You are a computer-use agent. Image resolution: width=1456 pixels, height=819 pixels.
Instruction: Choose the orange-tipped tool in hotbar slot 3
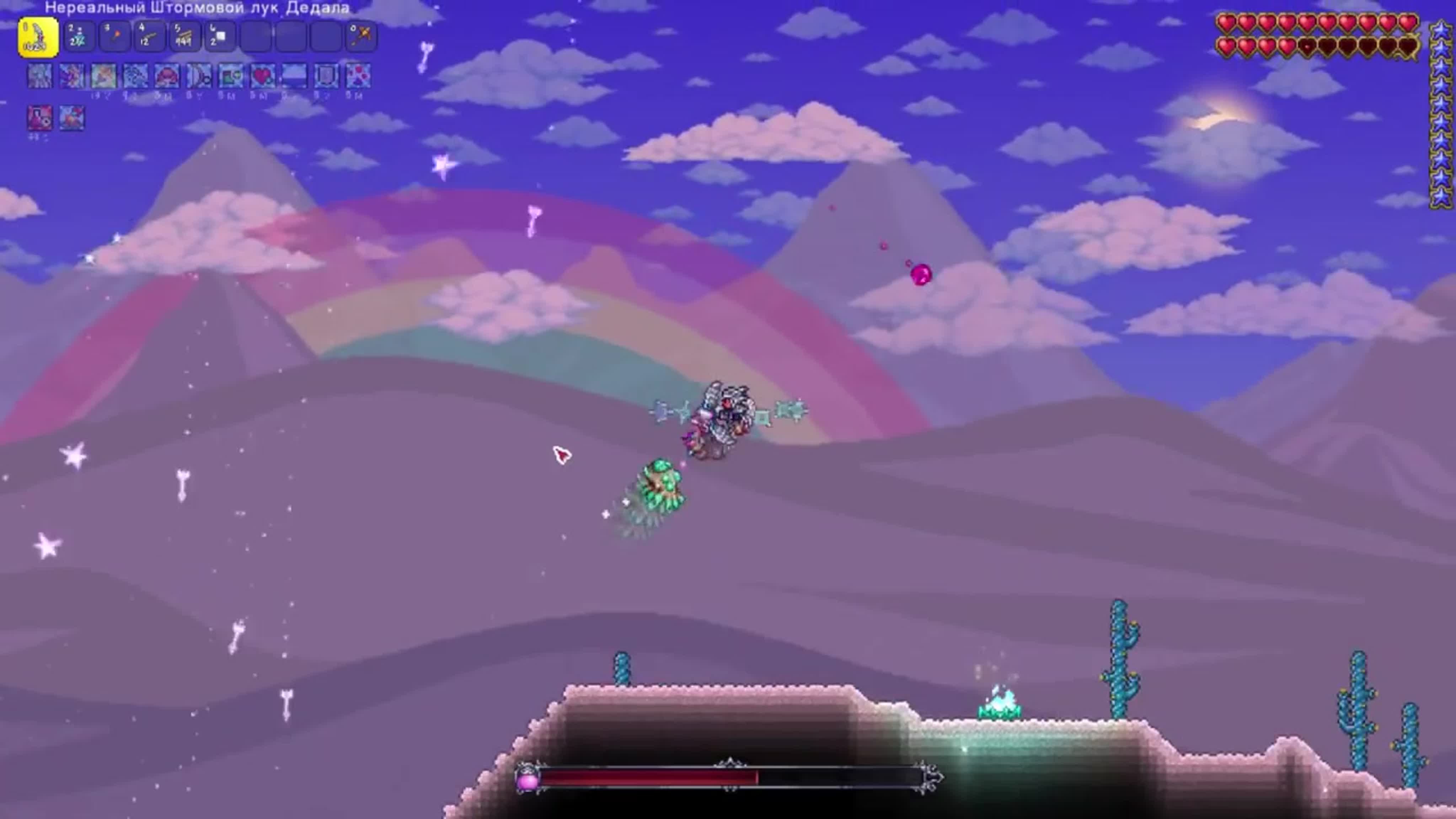tap(114, 37)
